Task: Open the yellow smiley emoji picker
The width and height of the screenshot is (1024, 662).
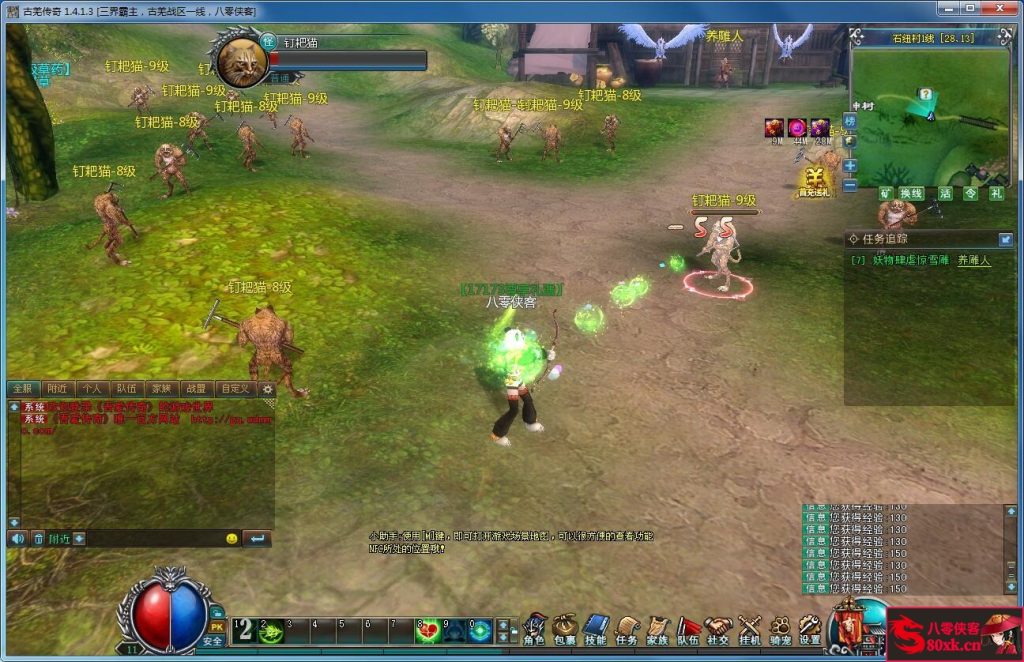Action: pyautogui.click(x=232, y=538)
